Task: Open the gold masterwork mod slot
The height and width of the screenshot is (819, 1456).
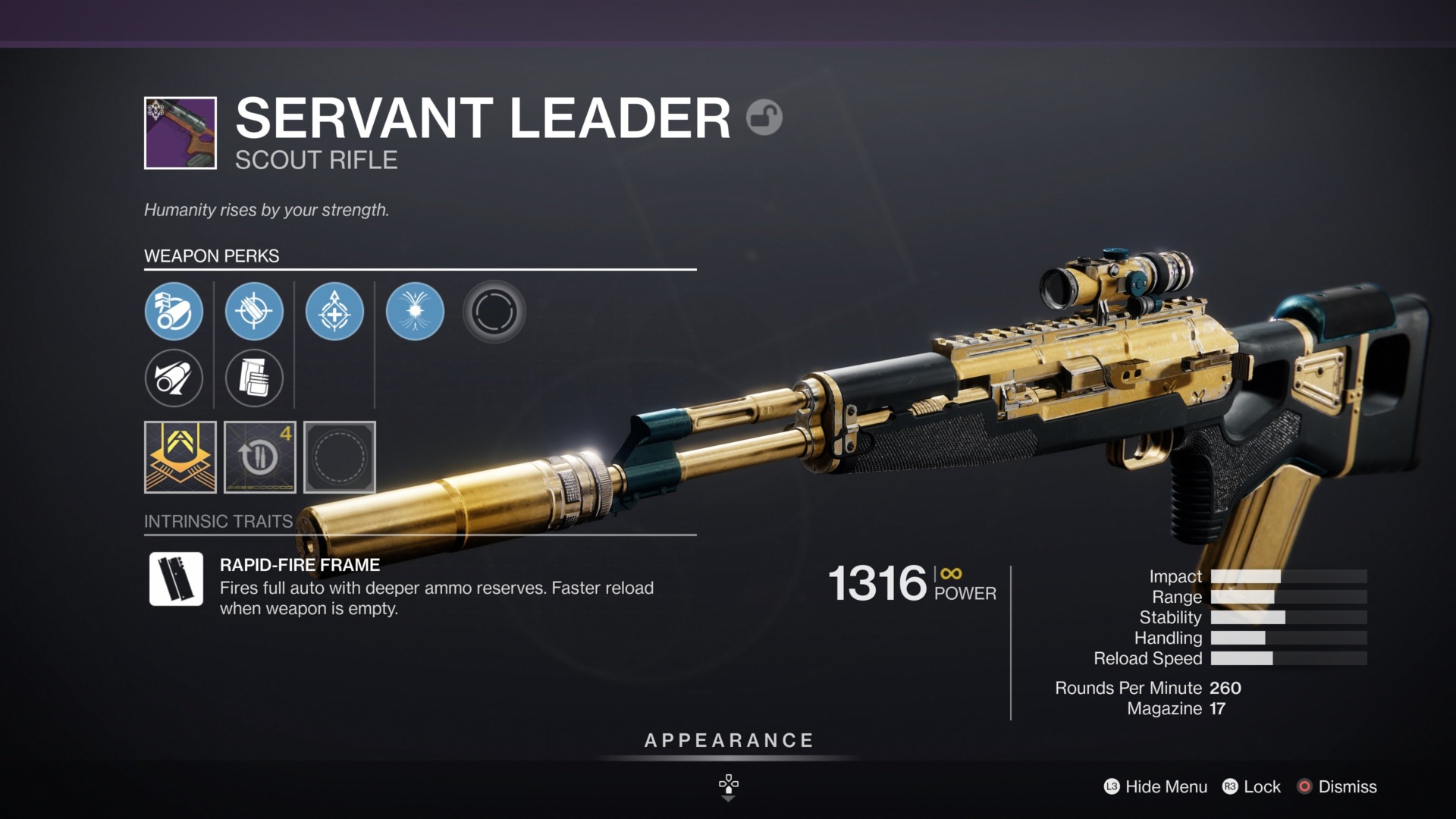Action: (180, 457)
